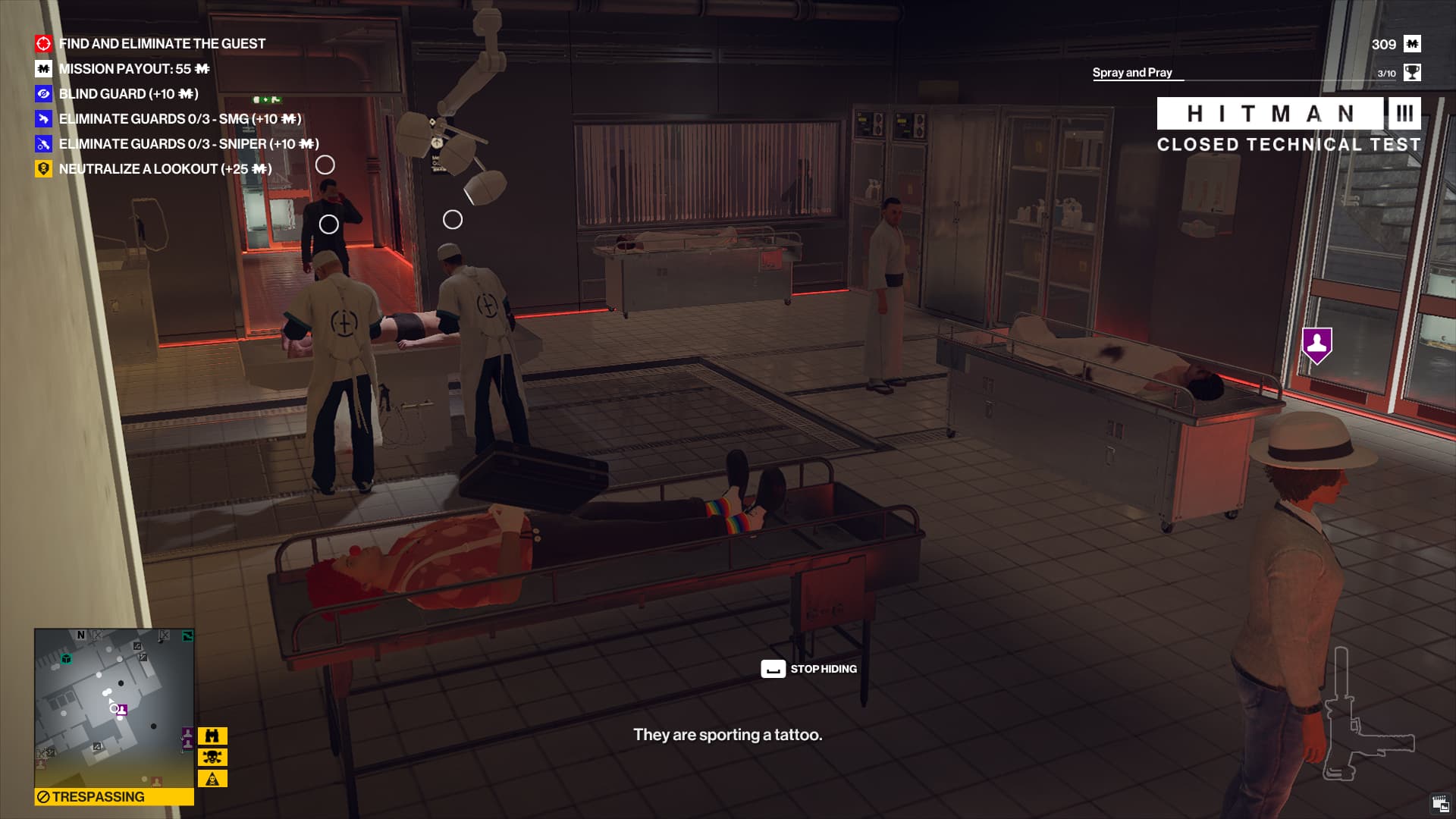Image resolution: width=1456 pixels, height=819 pixels.
Task: Click the skull and crossbones status icon
Action: 212,757
